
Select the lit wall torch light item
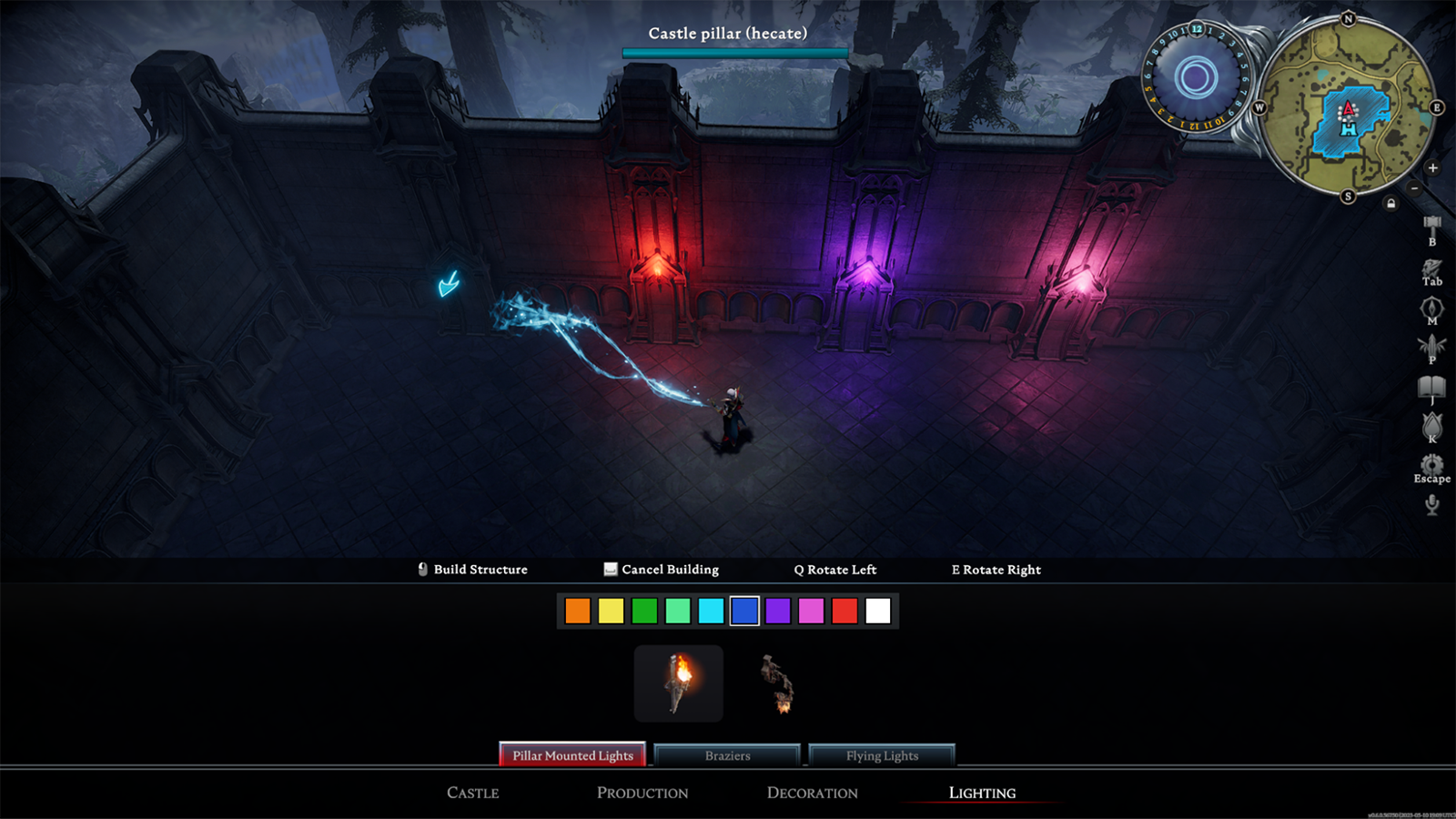click(679, 683)
